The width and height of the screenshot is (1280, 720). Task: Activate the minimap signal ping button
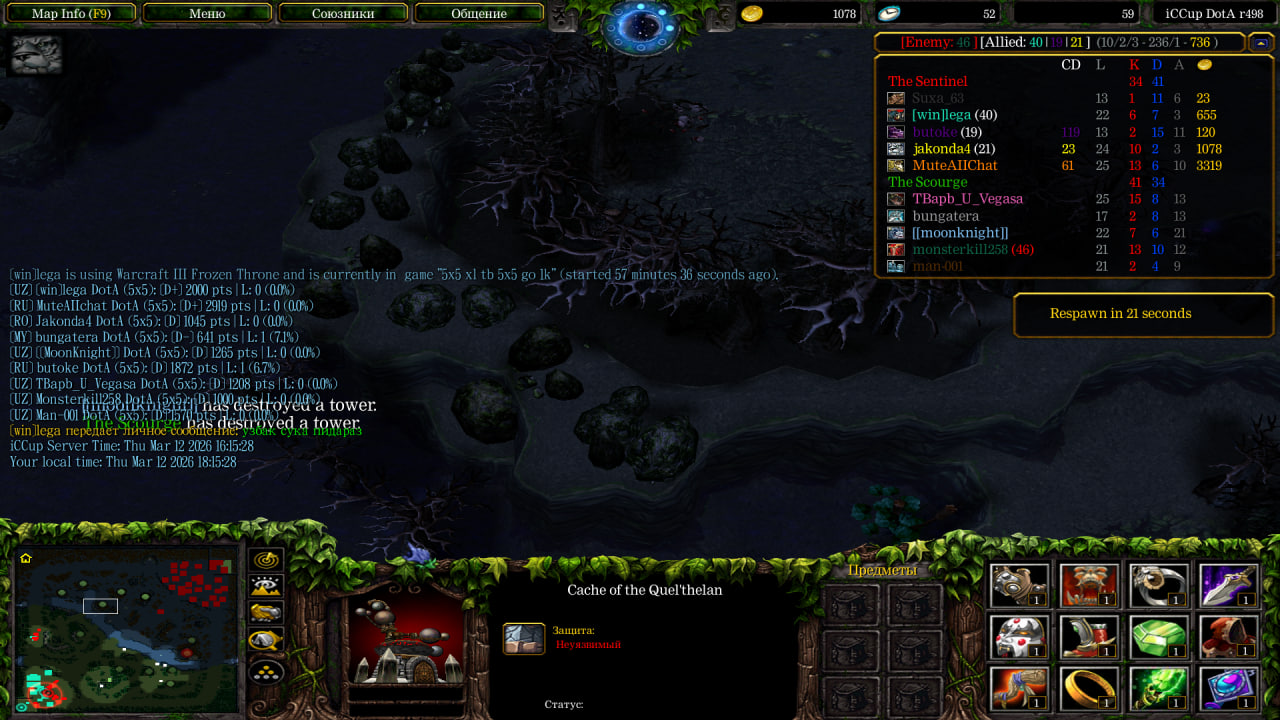266,561
